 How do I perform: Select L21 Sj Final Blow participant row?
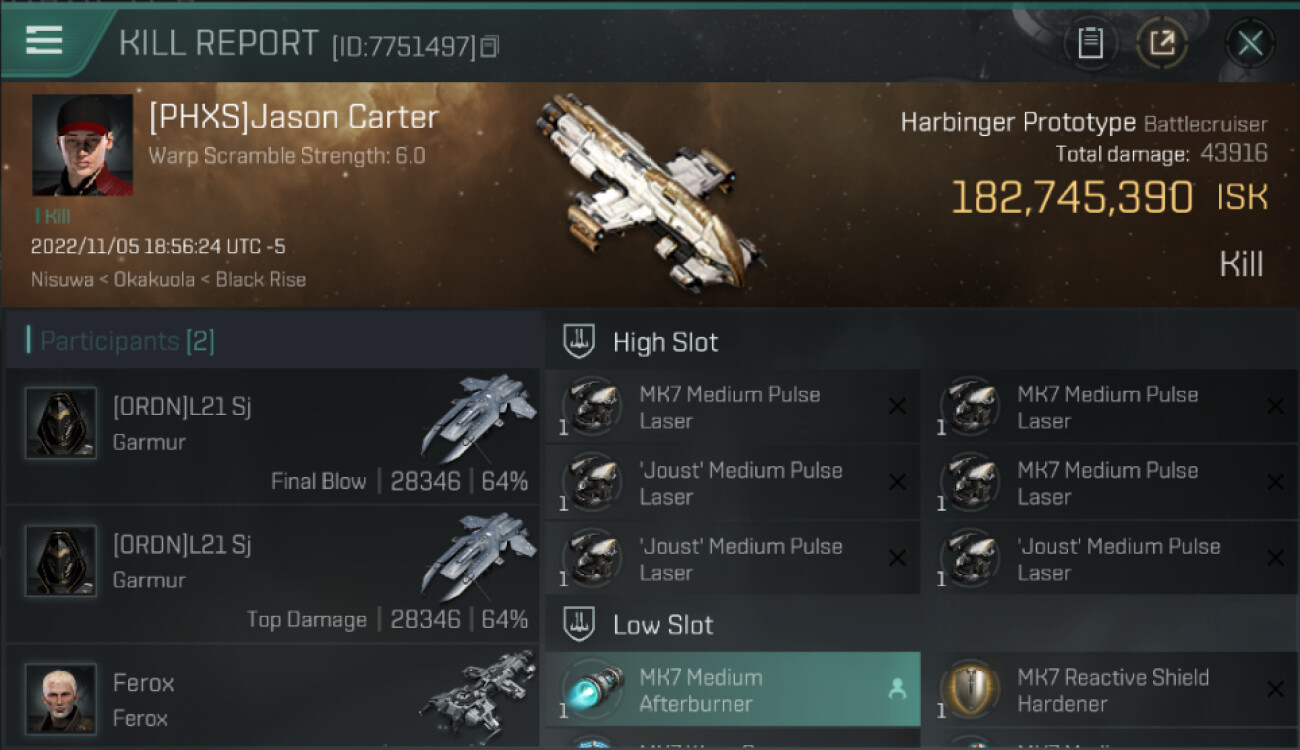272,435
